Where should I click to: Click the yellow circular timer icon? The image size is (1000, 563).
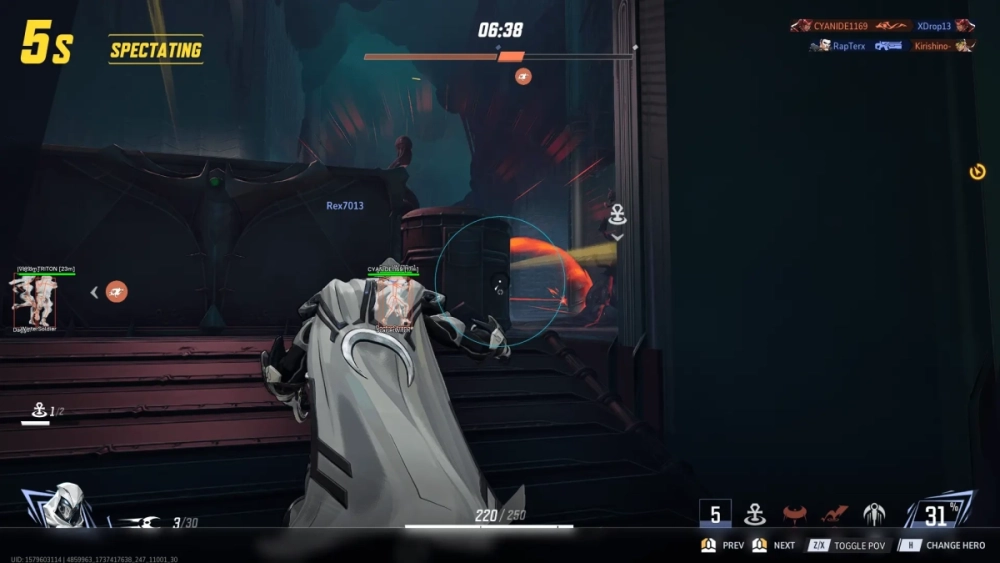(977, 172)
